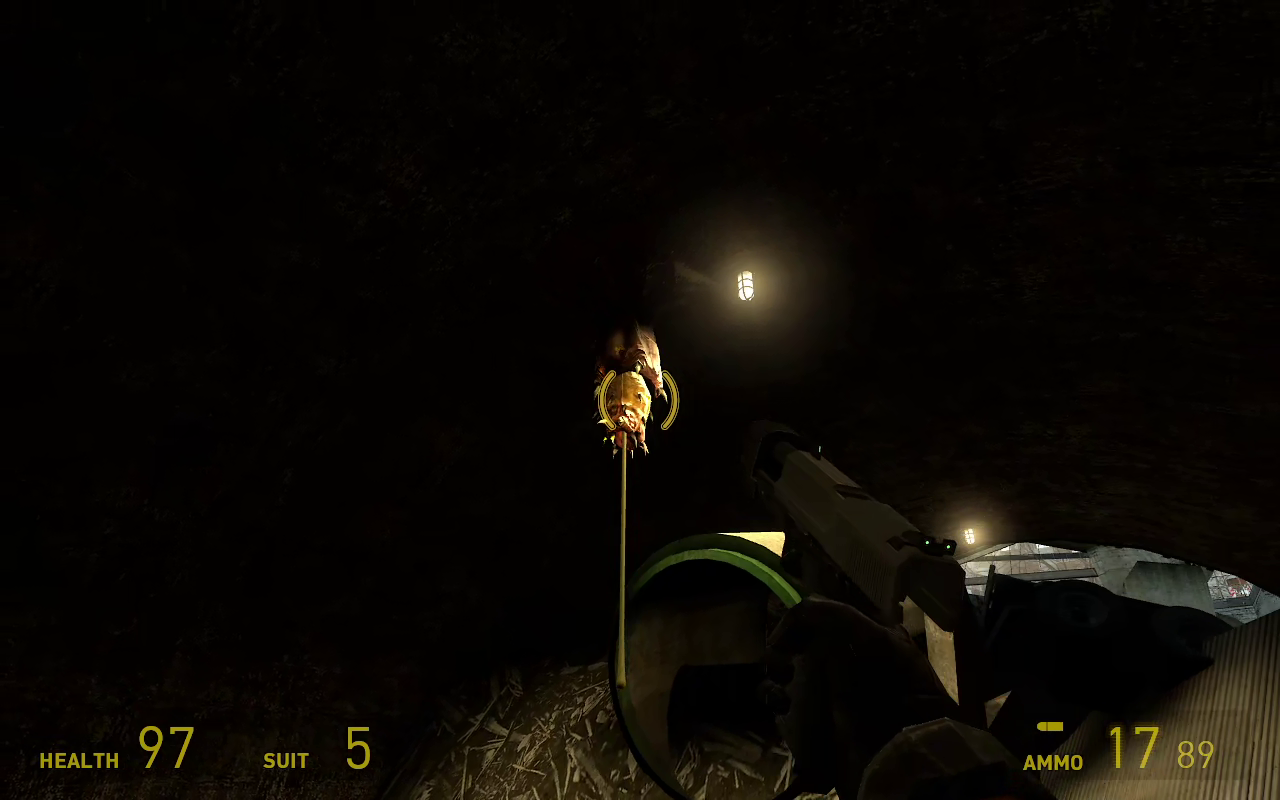Click the suit charge value showing 5
1280x800 pixels.
pyautogui.click(x=356, y=750)
